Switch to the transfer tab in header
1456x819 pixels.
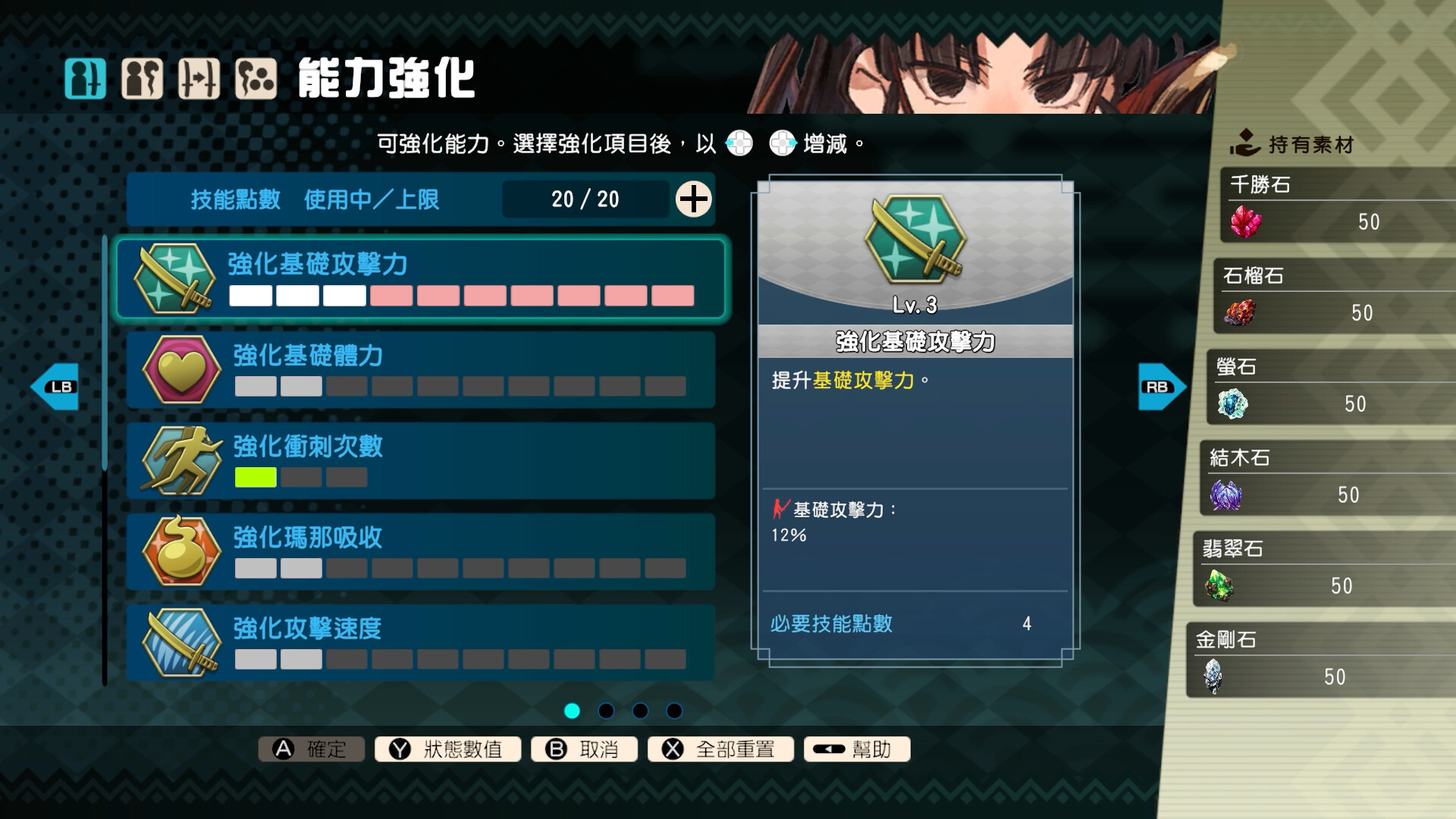click(201, 77)
